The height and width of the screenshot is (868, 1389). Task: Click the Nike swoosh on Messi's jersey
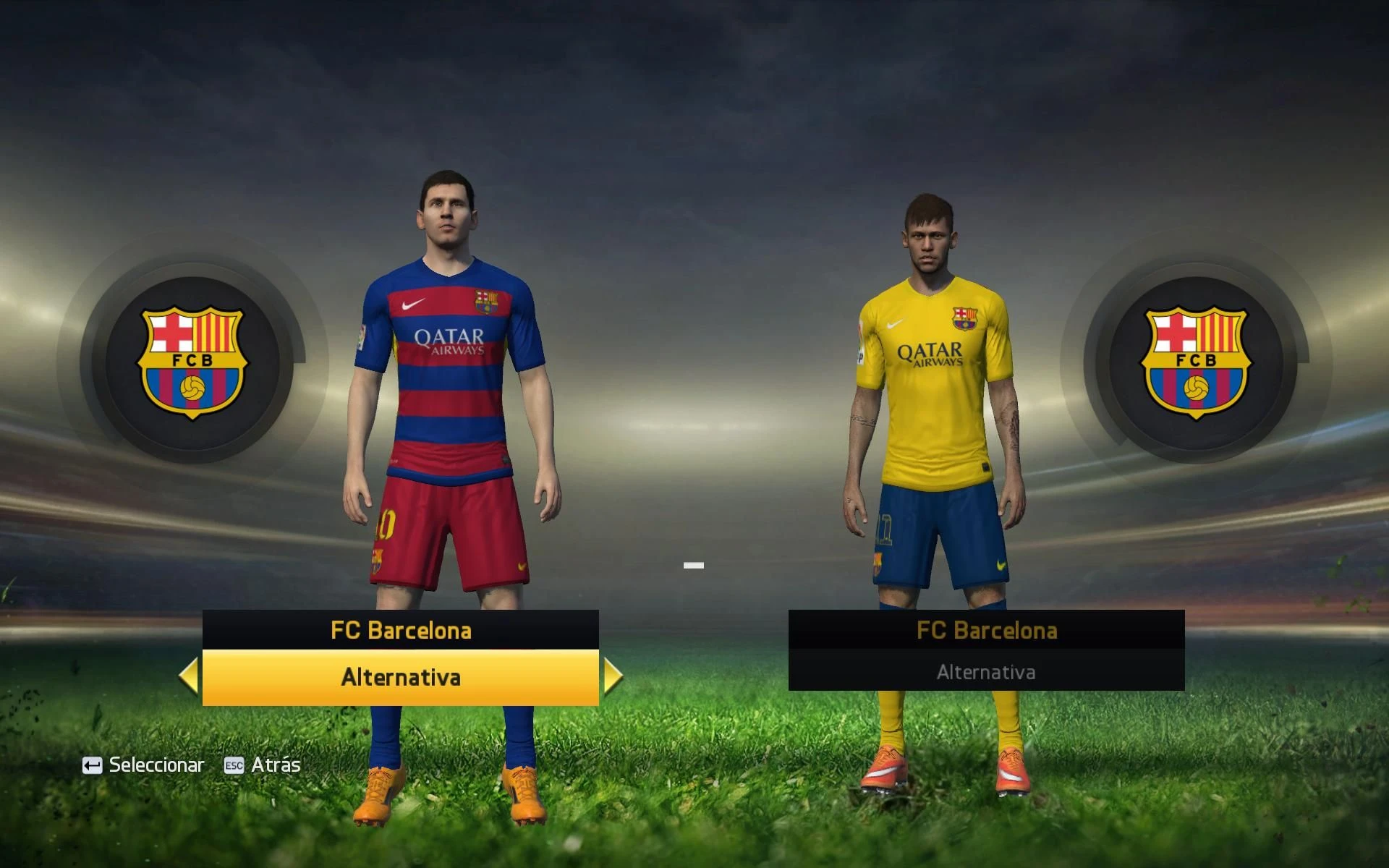(414, 305)
